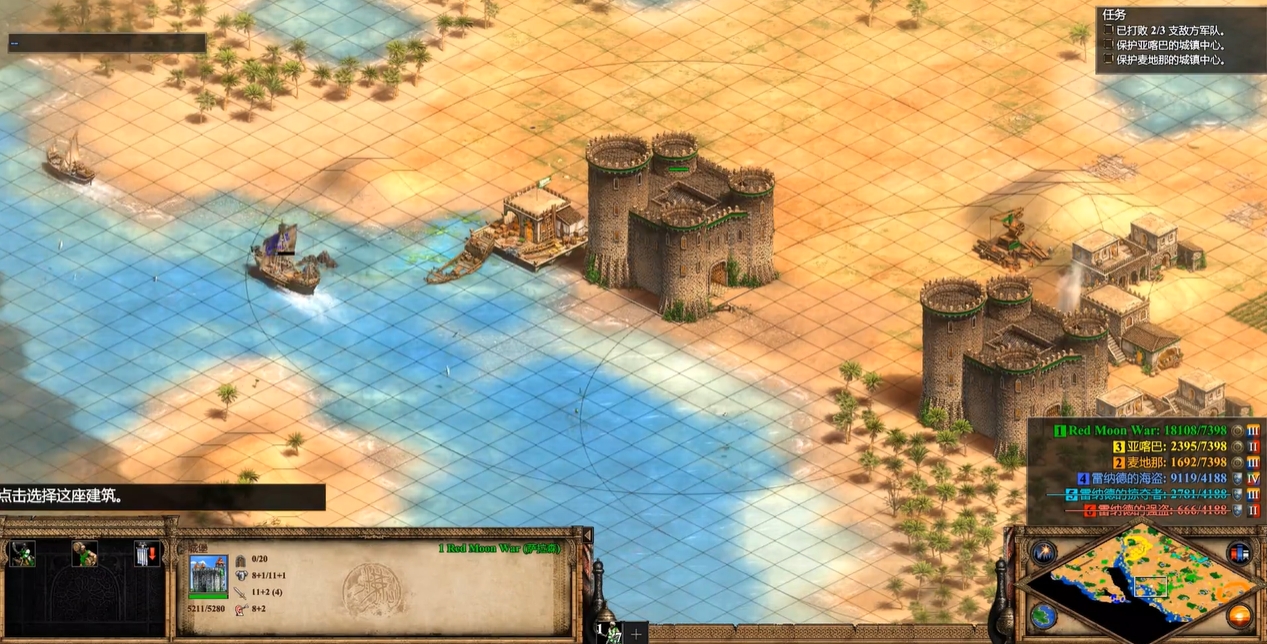The width and height of the screenshot is (1267, 644).
Task: Add a control group with plus button
Action: 636,634
